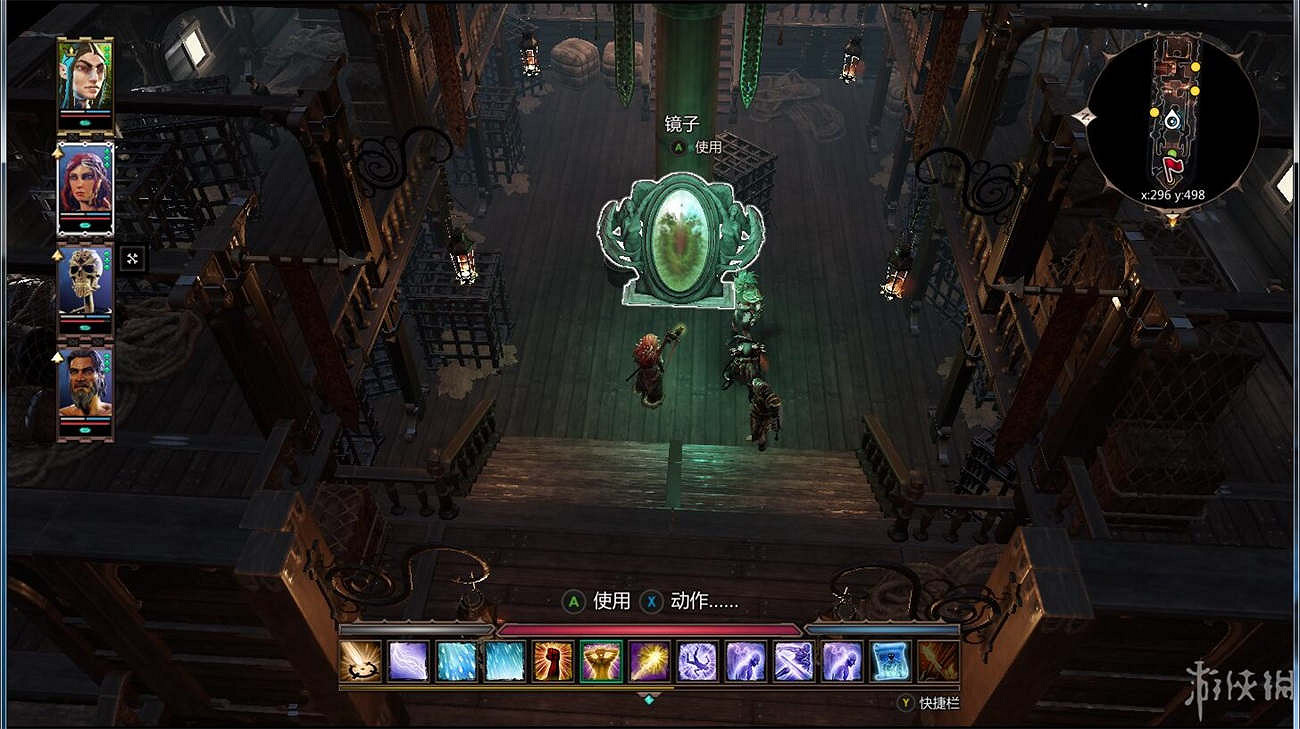1300x729 pixels.
Task: Click the crossed tools icon beside skull portrait
Action: 132,260
